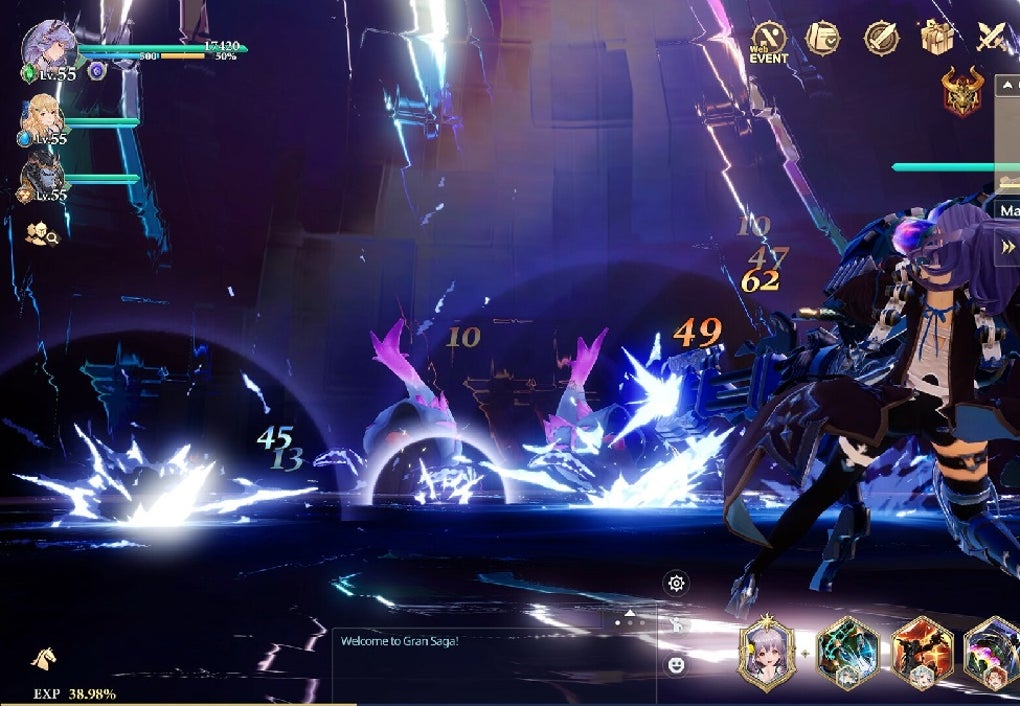Image resolution: width=1020 pixels, height=706 pixels.
Task: Open the gear settings button
Action: click(x=677, y=584)
